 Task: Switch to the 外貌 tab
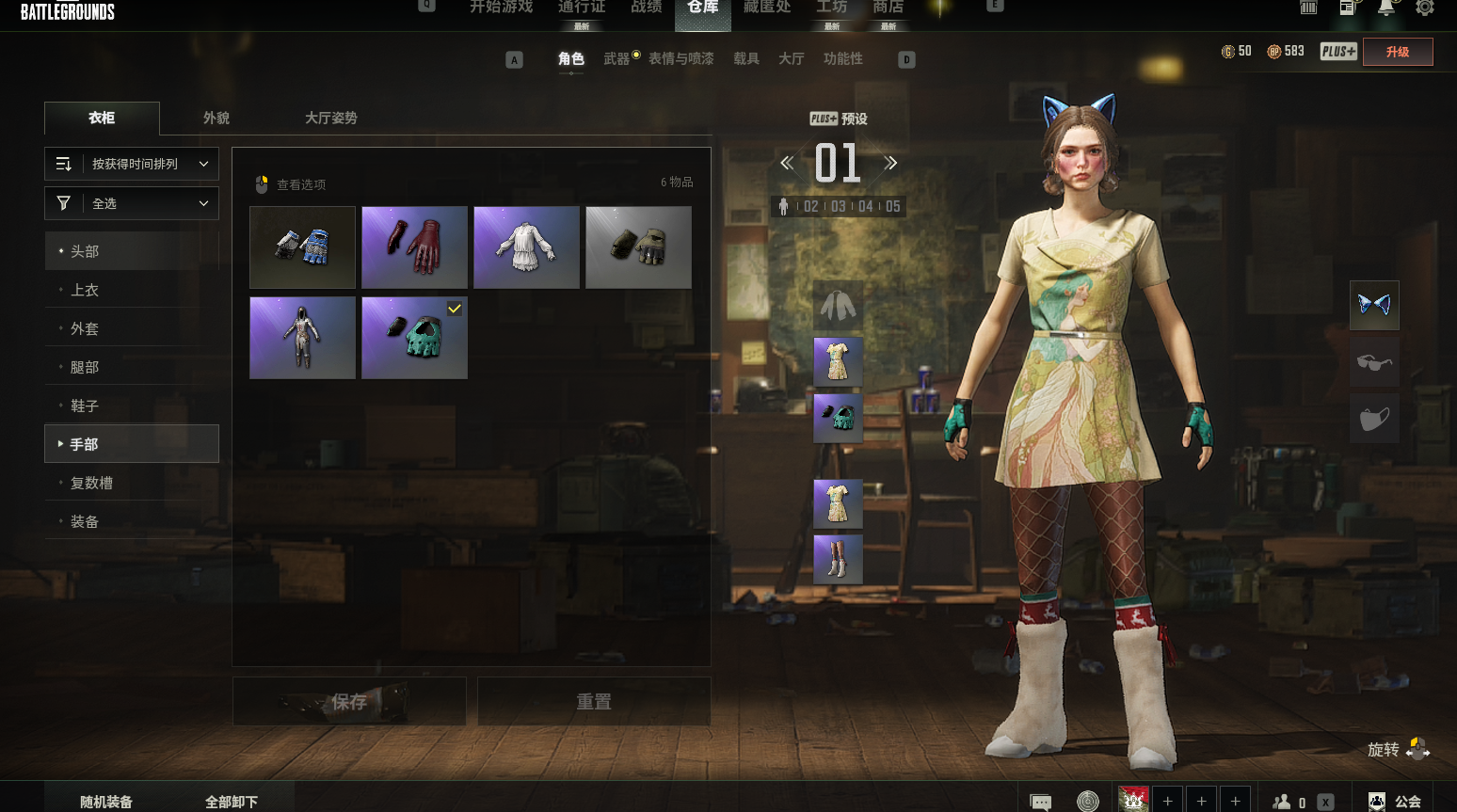(216, 118)
